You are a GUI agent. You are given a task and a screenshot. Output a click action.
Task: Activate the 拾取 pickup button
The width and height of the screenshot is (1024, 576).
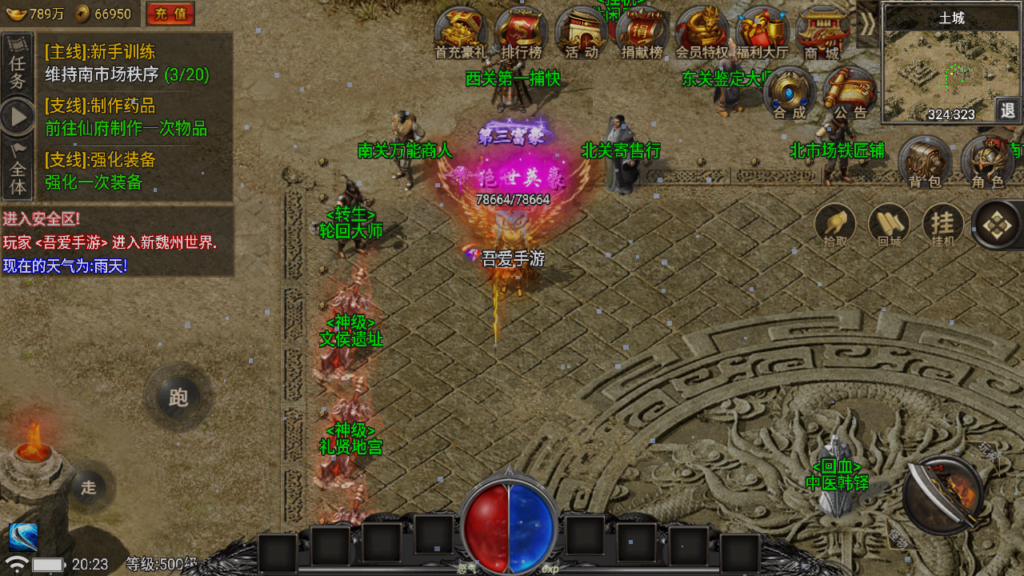pyautogui.click(x=835, y=225)
